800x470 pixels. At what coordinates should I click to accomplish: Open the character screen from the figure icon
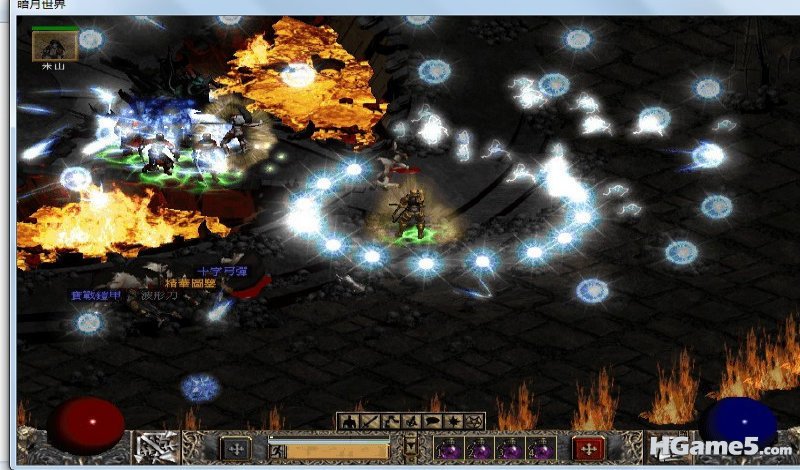click(348, 421)
